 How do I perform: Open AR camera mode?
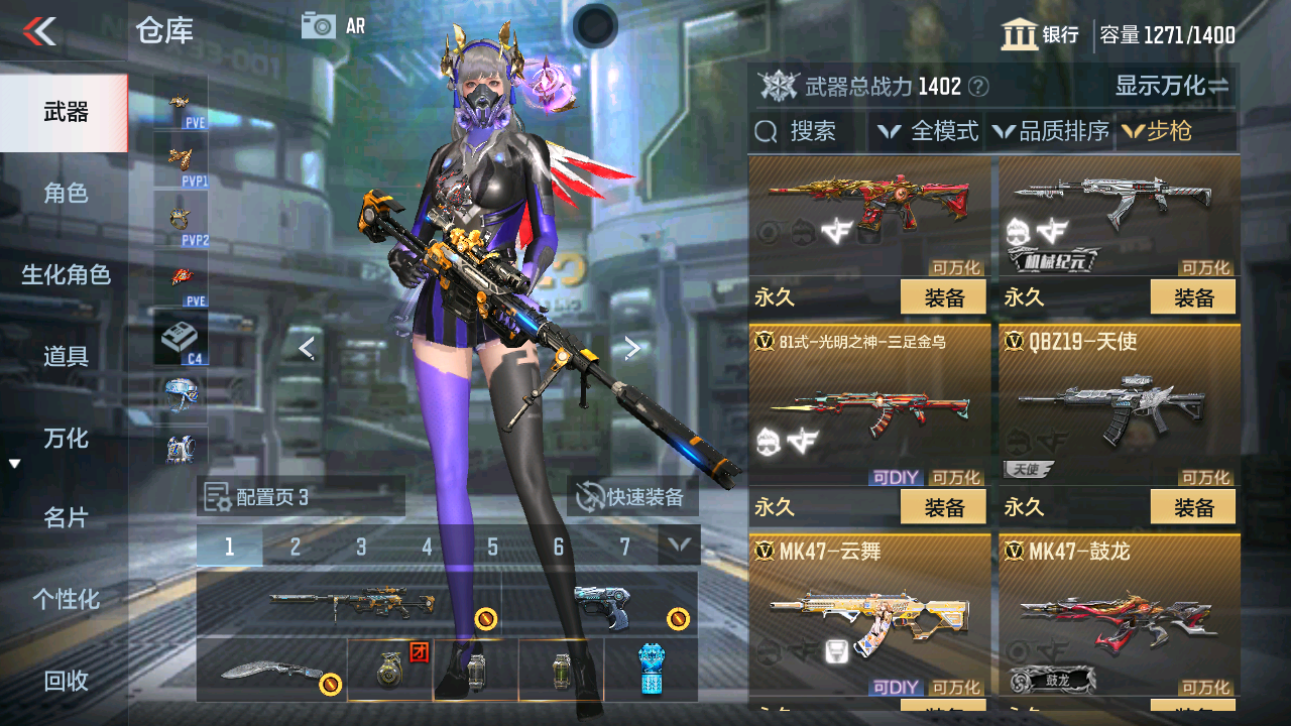[x=320, y=26]
